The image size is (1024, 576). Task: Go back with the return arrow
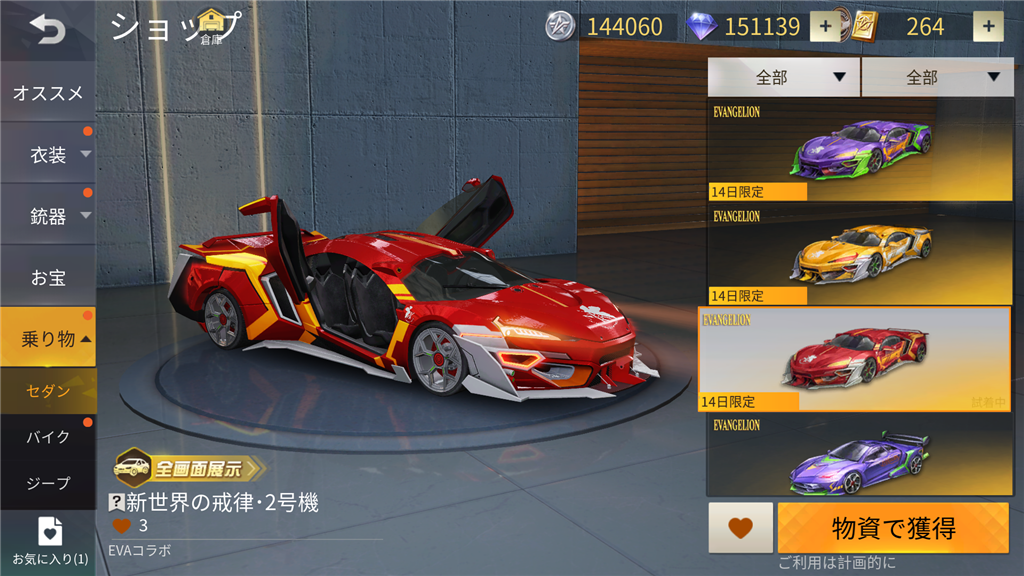click(46, 30)
